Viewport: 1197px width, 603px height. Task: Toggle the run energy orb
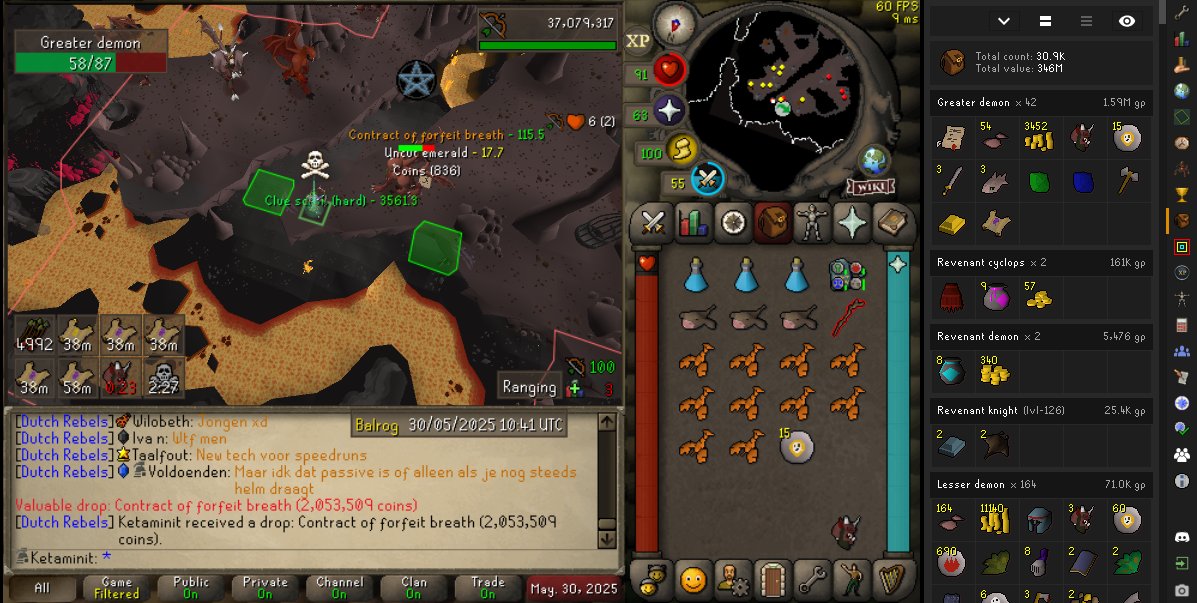[681, 152]
